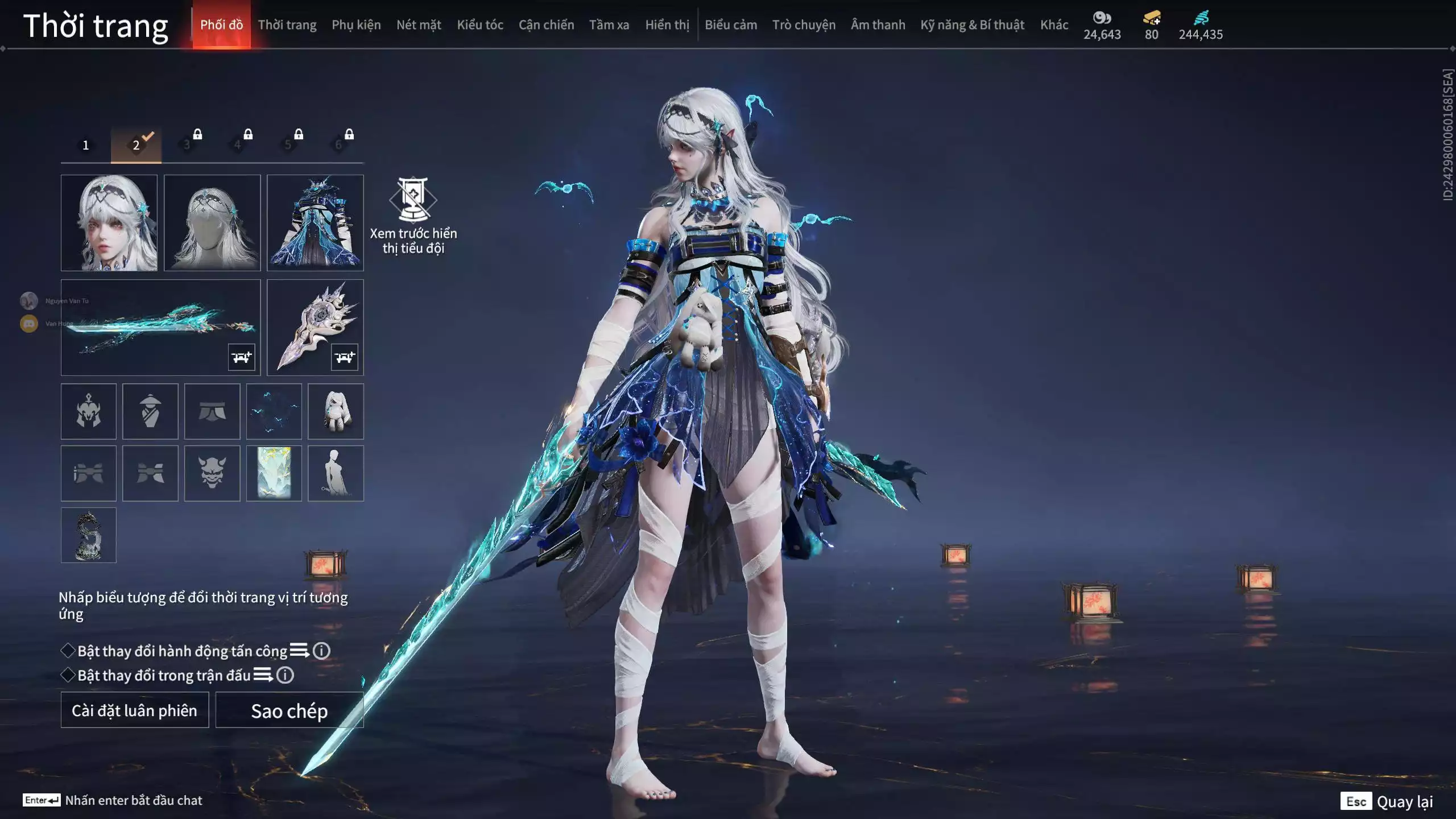Open the Phụ kiện tab
The height and width of the screenshot is (819, 1456).
(356, 25)
